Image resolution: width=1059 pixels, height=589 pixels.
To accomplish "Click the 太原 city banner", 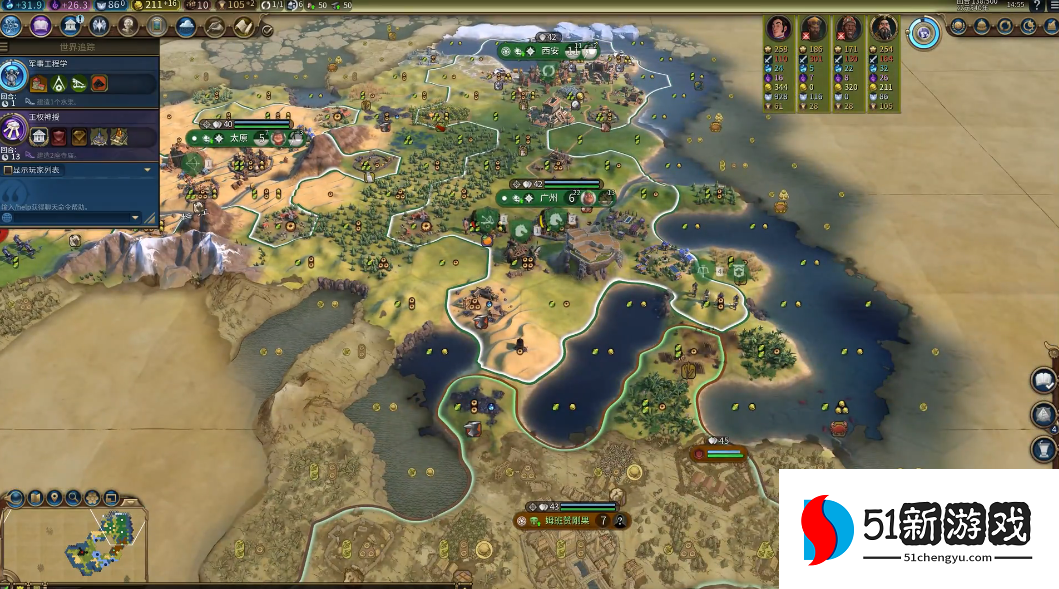I will coord(240,138).
